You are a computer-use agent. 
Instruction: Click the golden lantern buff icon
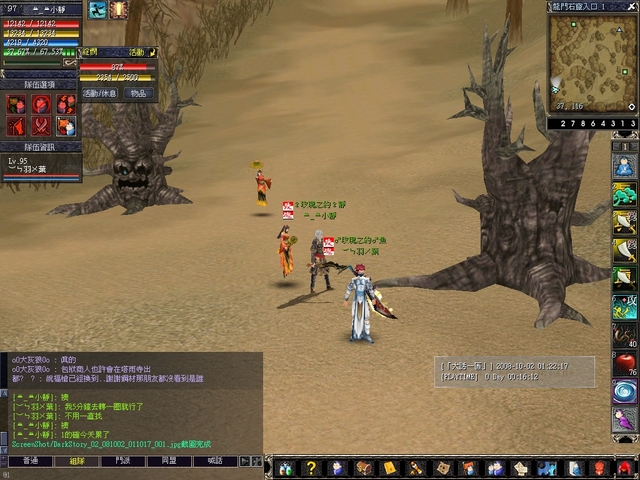tap(118, 10)
